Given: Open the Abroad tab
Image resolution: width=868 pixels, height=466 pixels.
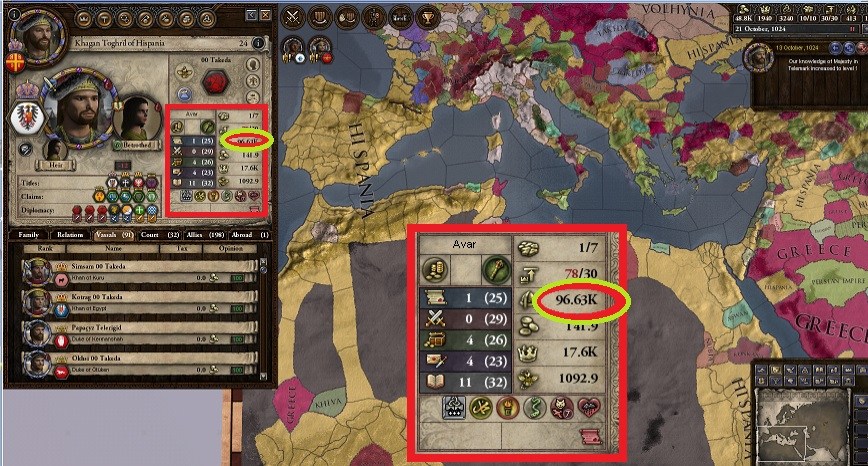Looking at the screenshot, I should pos(248,234).
